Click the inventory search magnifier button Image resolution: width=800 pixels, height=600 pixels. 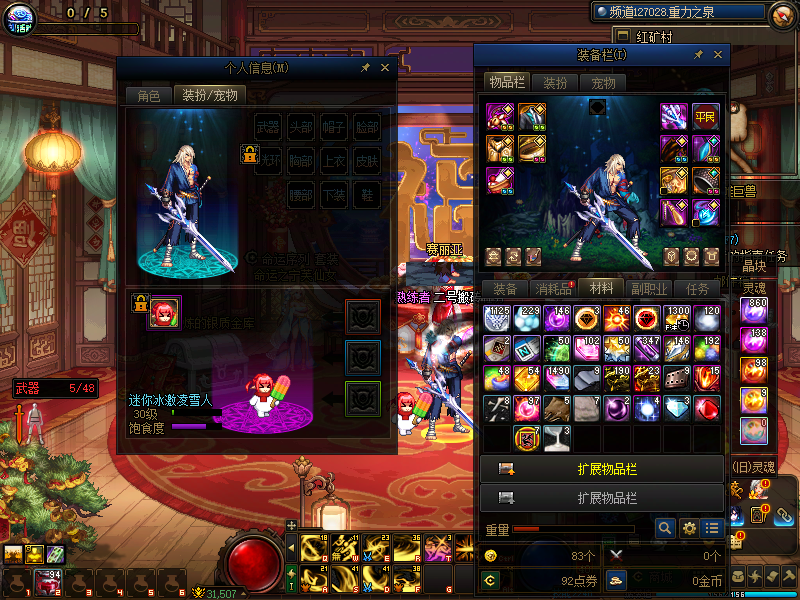pyautogui.click(x=665, y=528)
